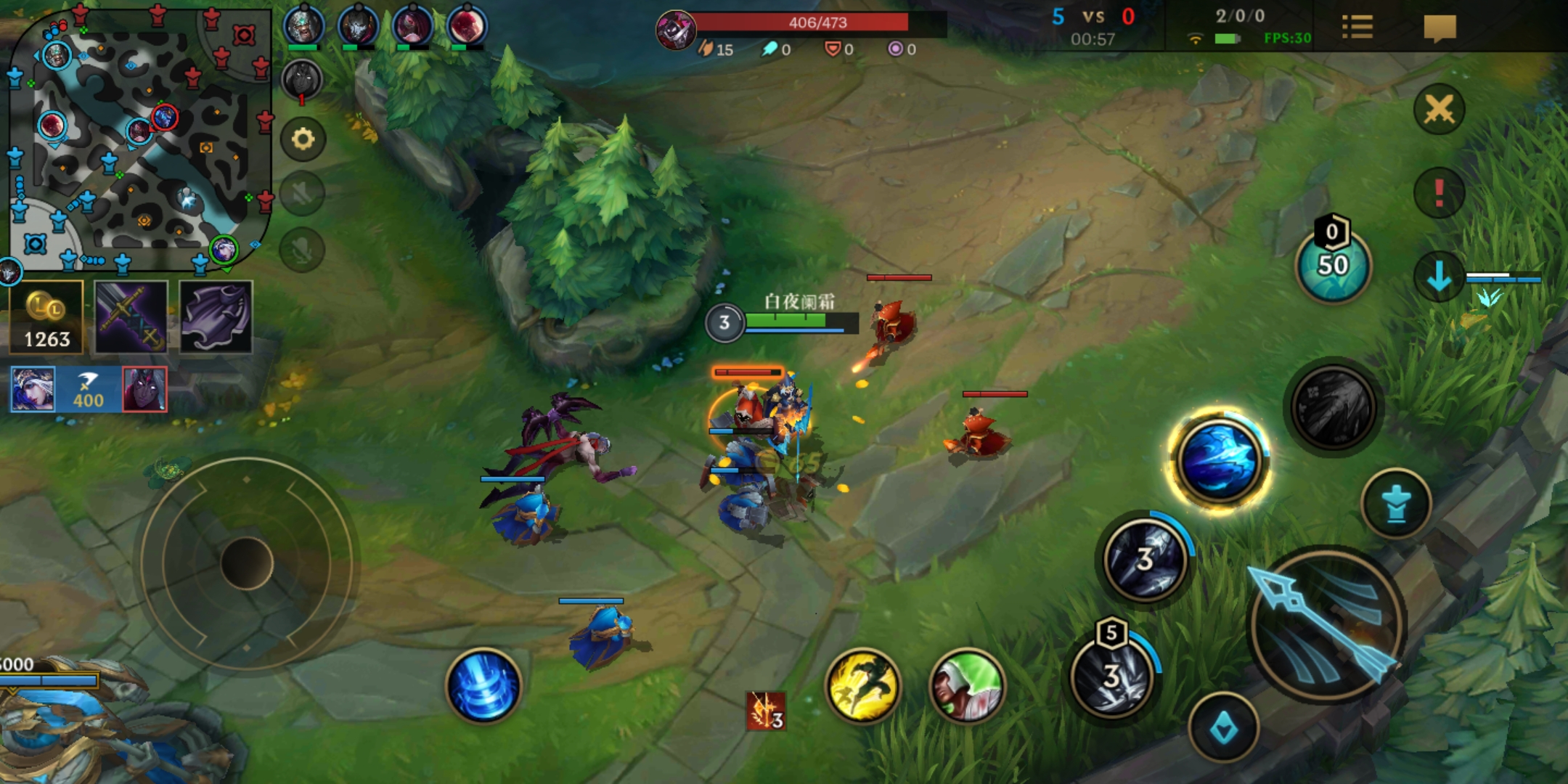Viewport: 1568px width, 784px height.
Task: Tap the blue swirl recall button
Action: [483, 686]
